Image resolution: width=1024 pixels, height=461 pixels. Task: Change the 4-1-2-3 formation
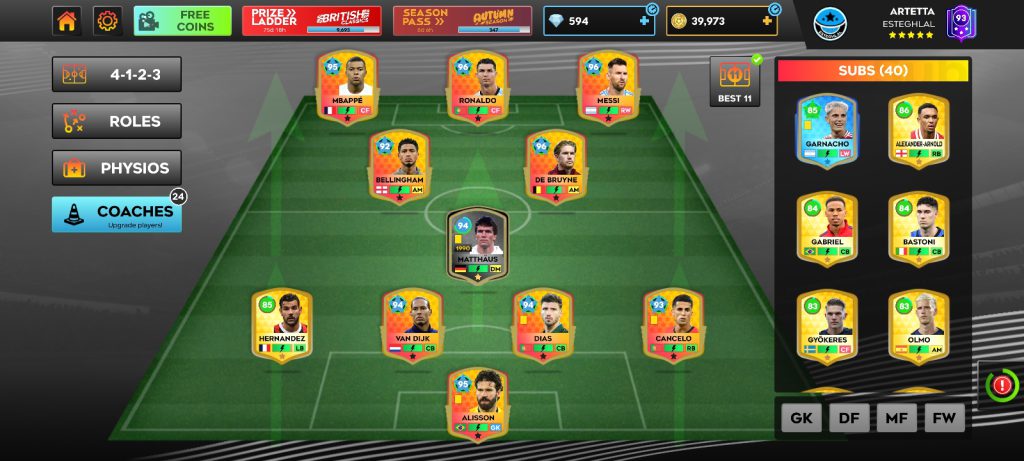(116, 75)
